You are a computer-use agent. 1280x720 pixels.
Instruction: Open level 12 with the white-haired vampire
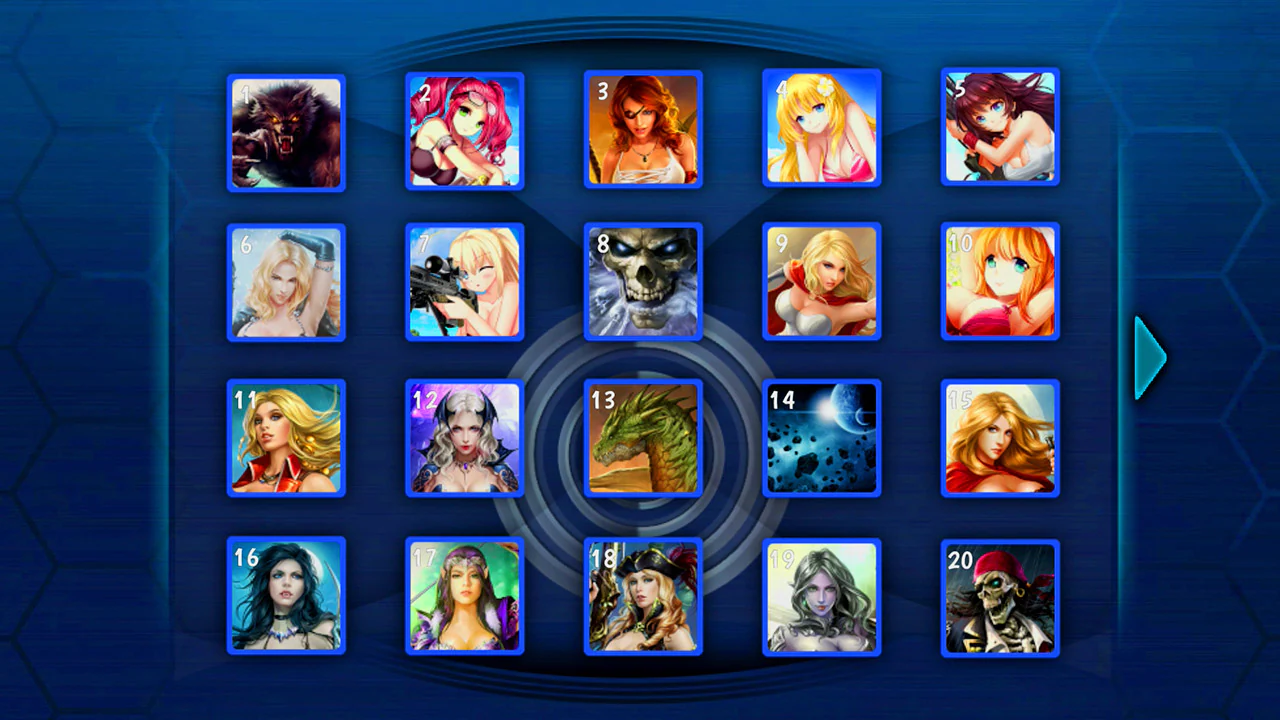(464, 439)
